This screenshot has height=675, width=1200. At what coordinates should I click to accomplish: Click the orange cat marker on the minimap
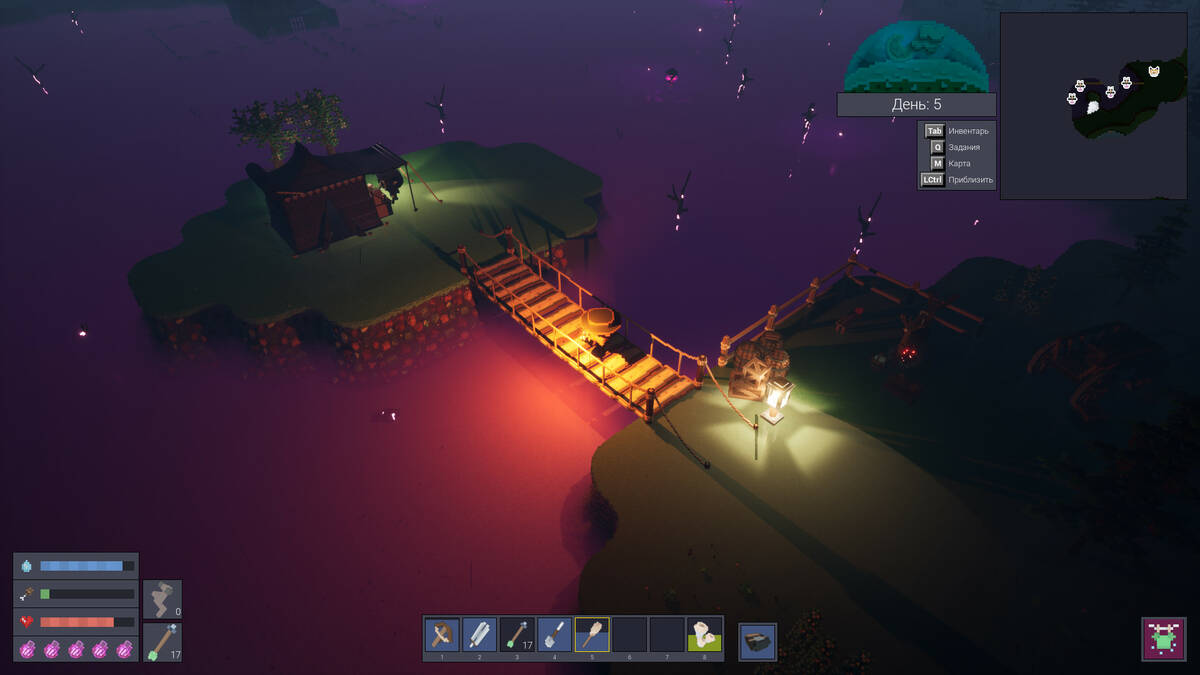point(1154,71)
